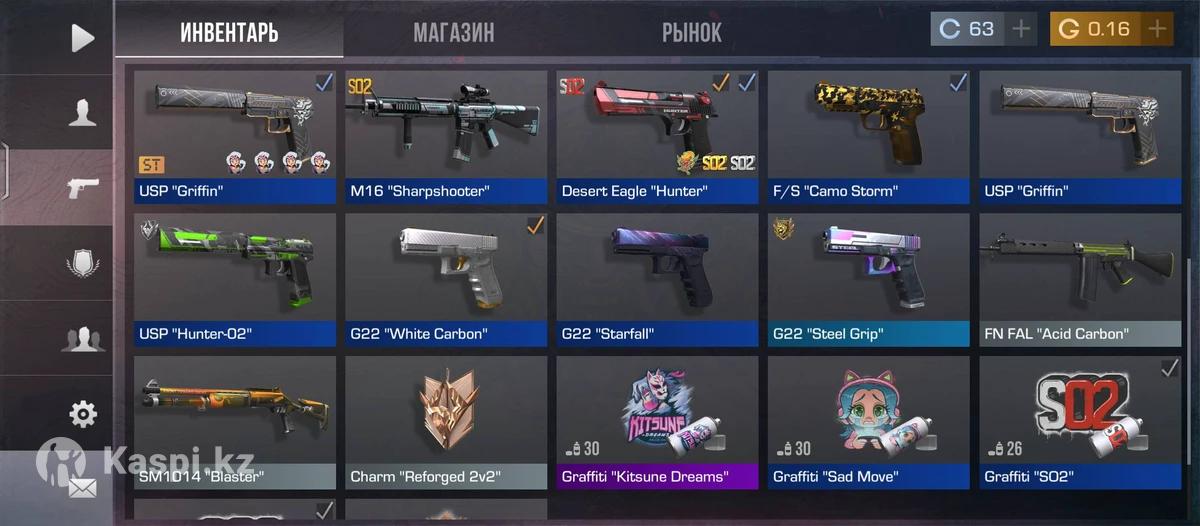Select the Инвентарь tab
Viewport: 1200px width, 526px height.
[x=229, y=33]
